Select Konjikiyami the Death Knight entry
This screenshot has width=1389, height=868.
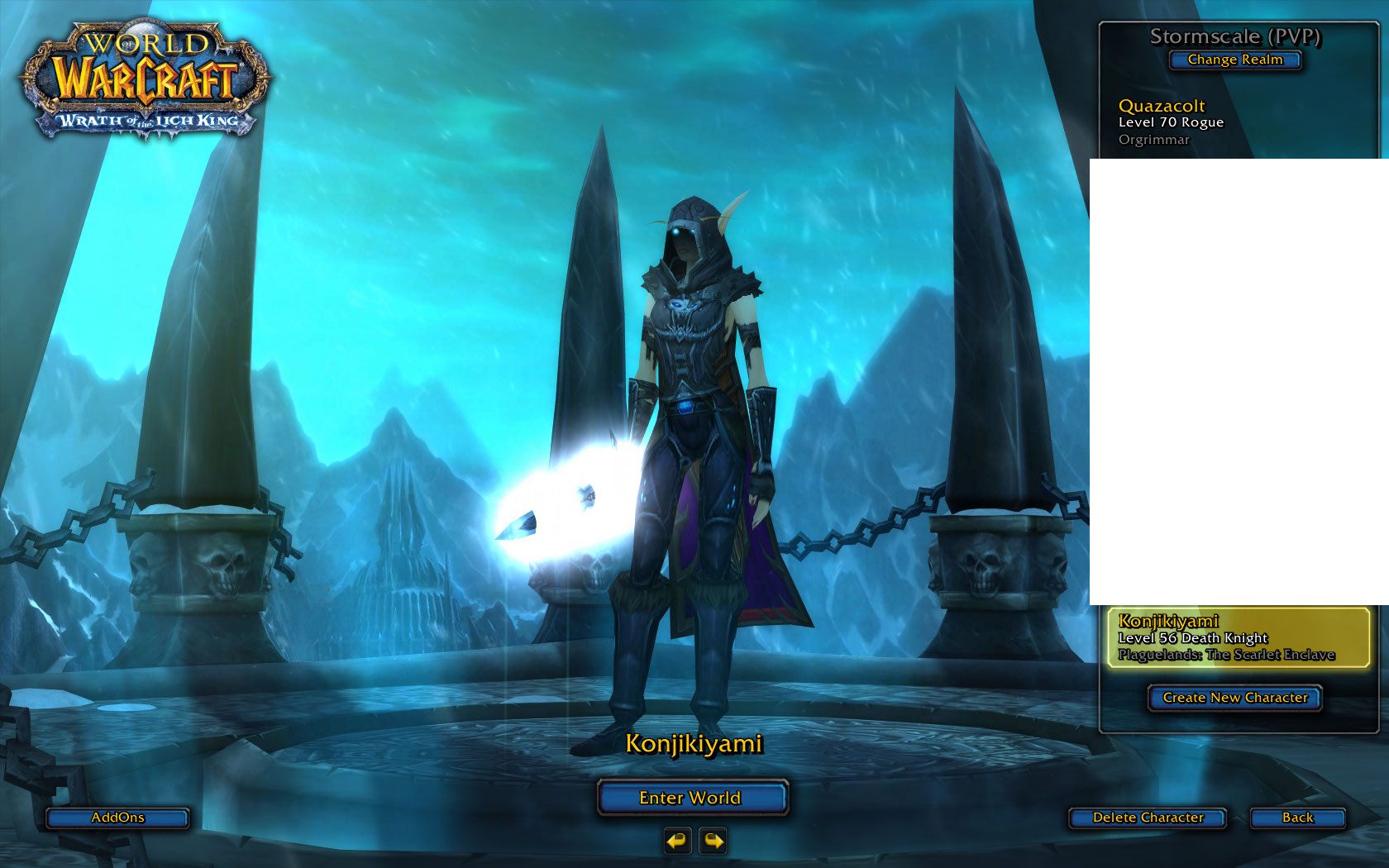click(x=1238, y=637)
